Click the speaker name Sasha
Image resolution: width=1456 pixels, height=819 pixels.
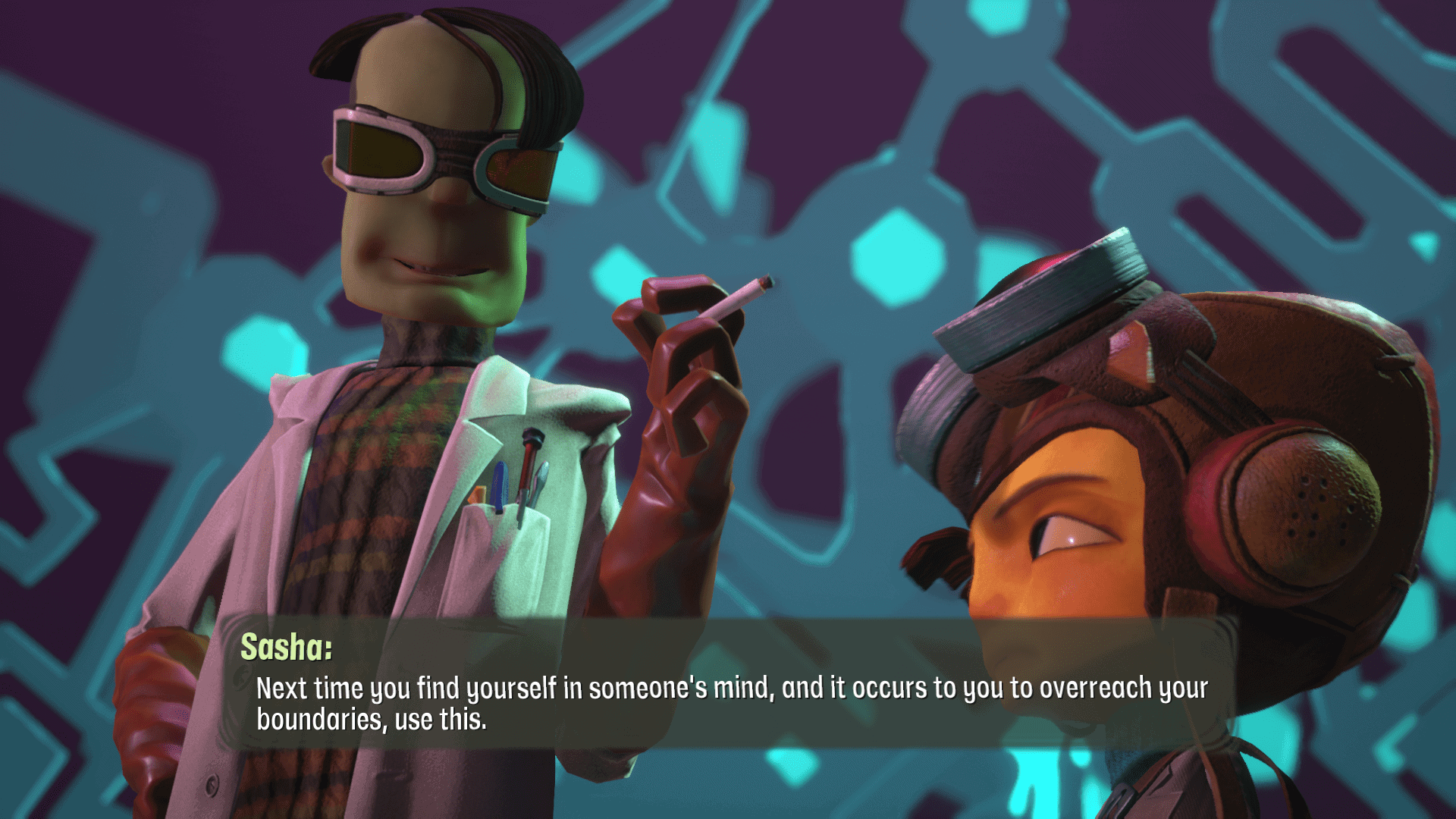(284, 648)
